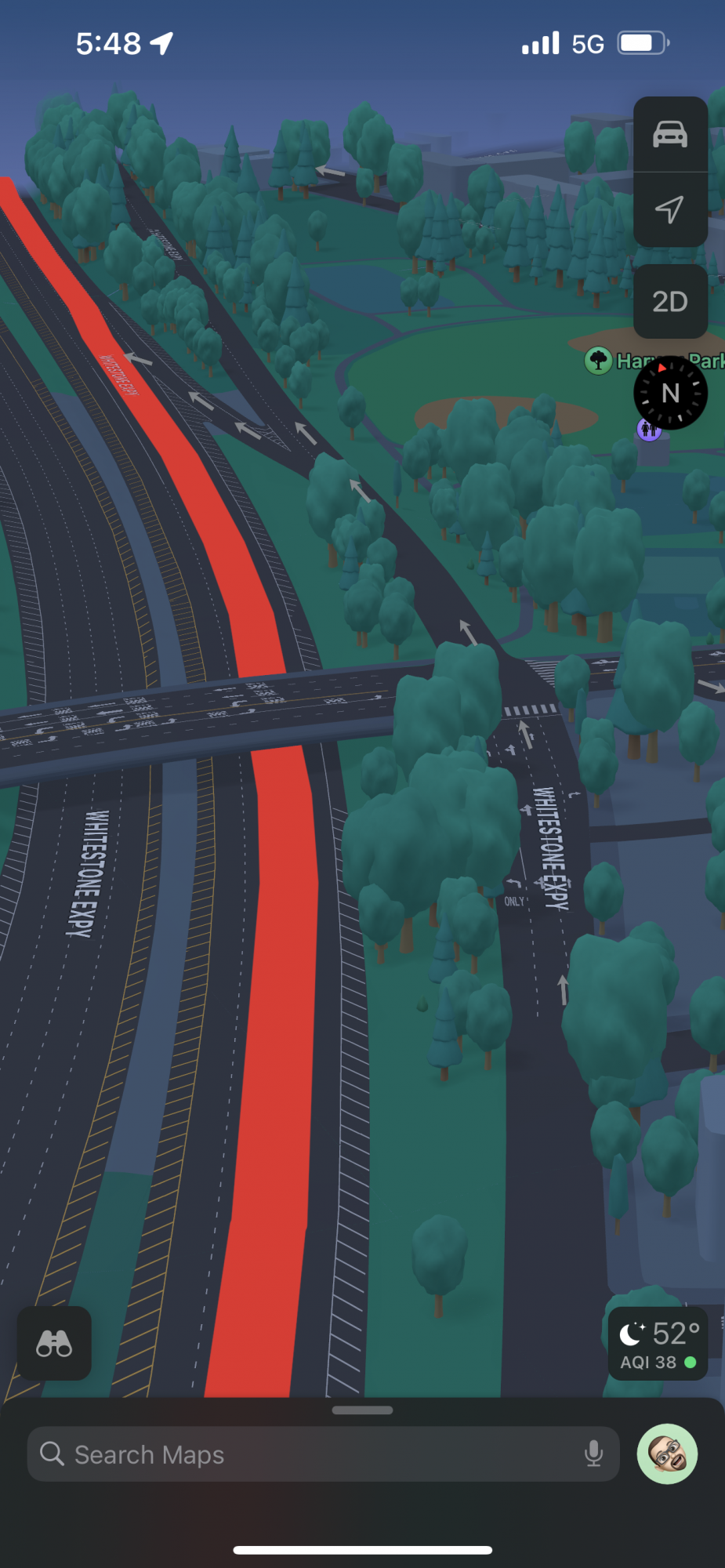Switch the map to 2D view
The height and width of the screenshot is (1568, 725).
pos(670,302)
